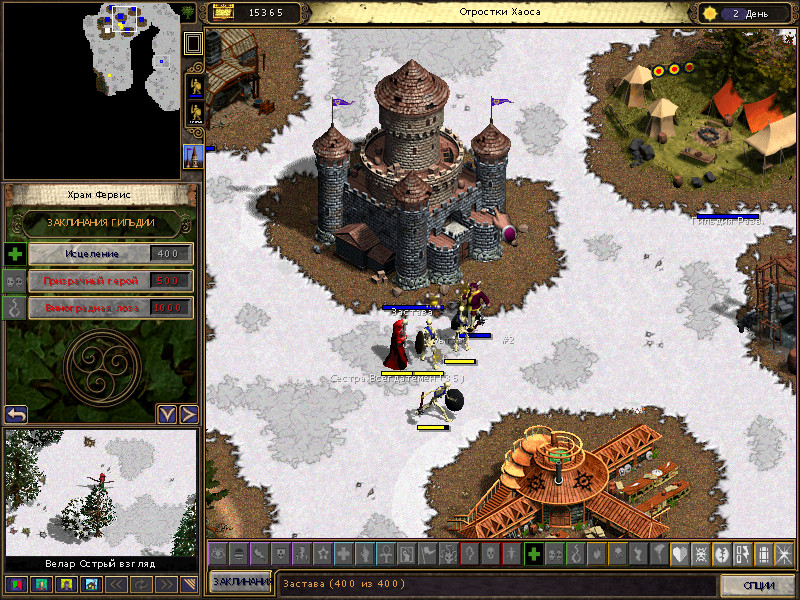Click the sun day indicator icon

712,13
